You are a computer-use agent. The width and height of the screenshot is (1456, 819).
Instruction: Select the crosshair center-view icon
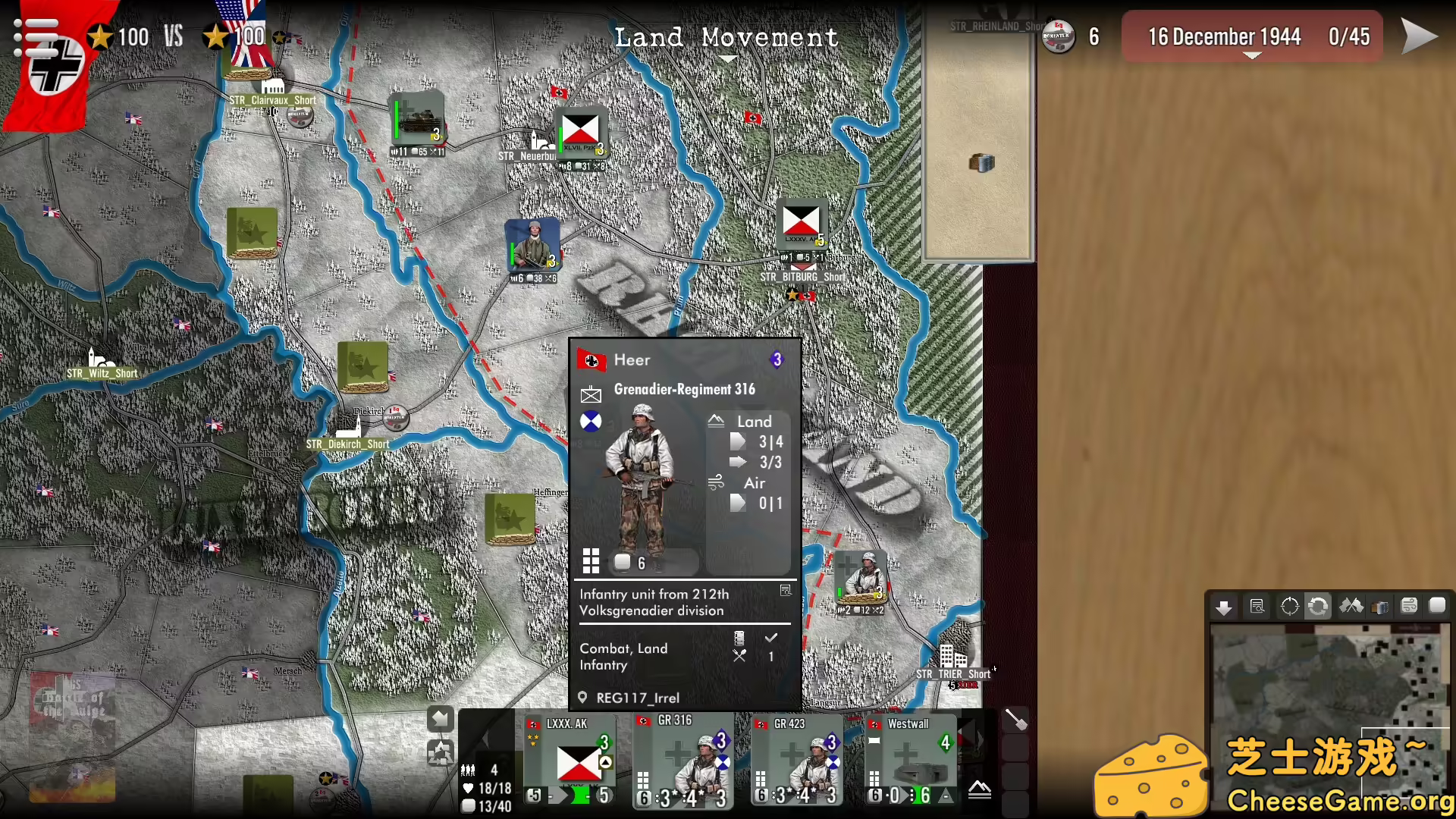(x=1289, y=607)
